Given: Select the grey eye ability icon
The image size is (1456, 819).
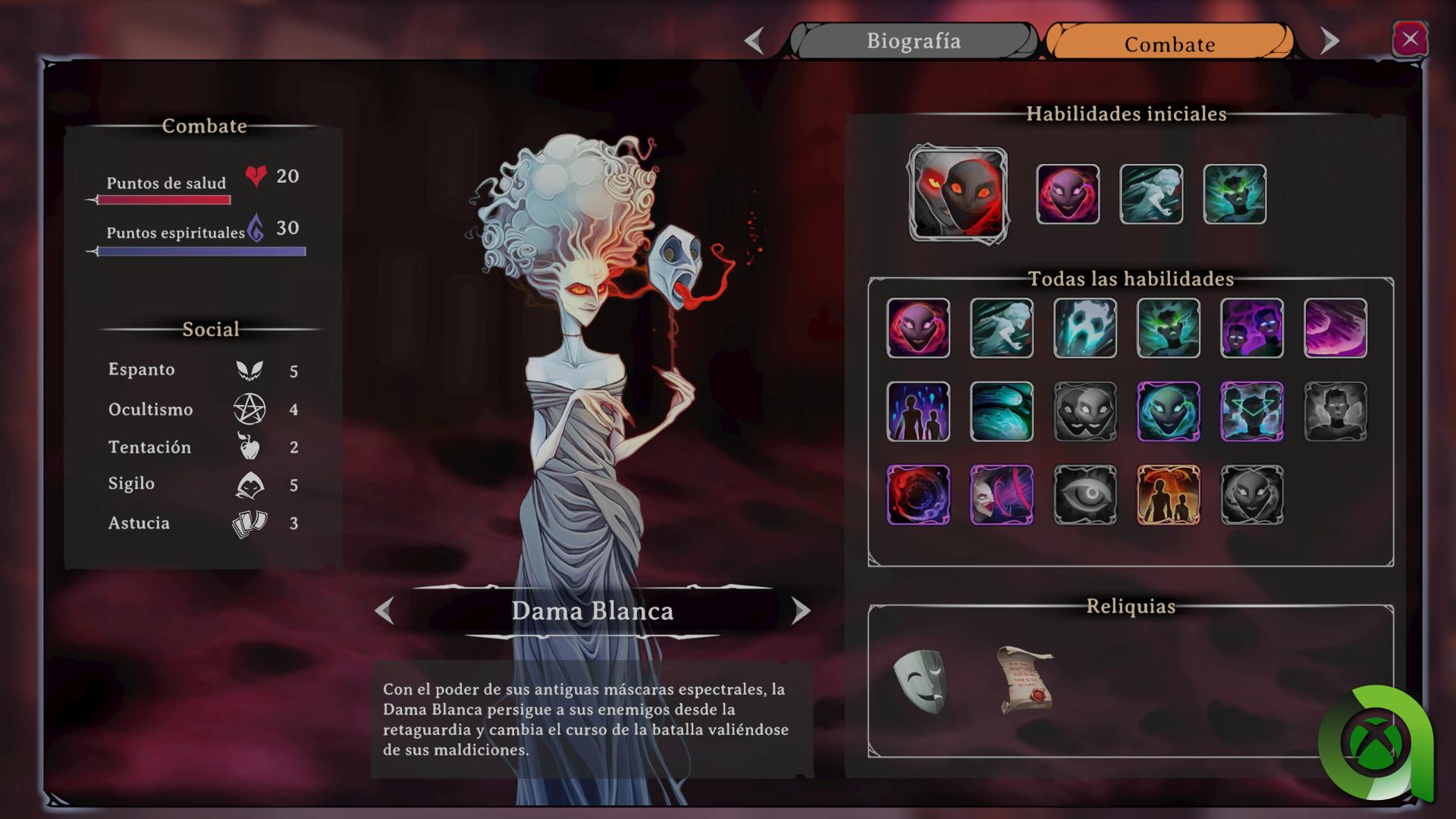Looking at the screenshot, I should coord(1084,495).
